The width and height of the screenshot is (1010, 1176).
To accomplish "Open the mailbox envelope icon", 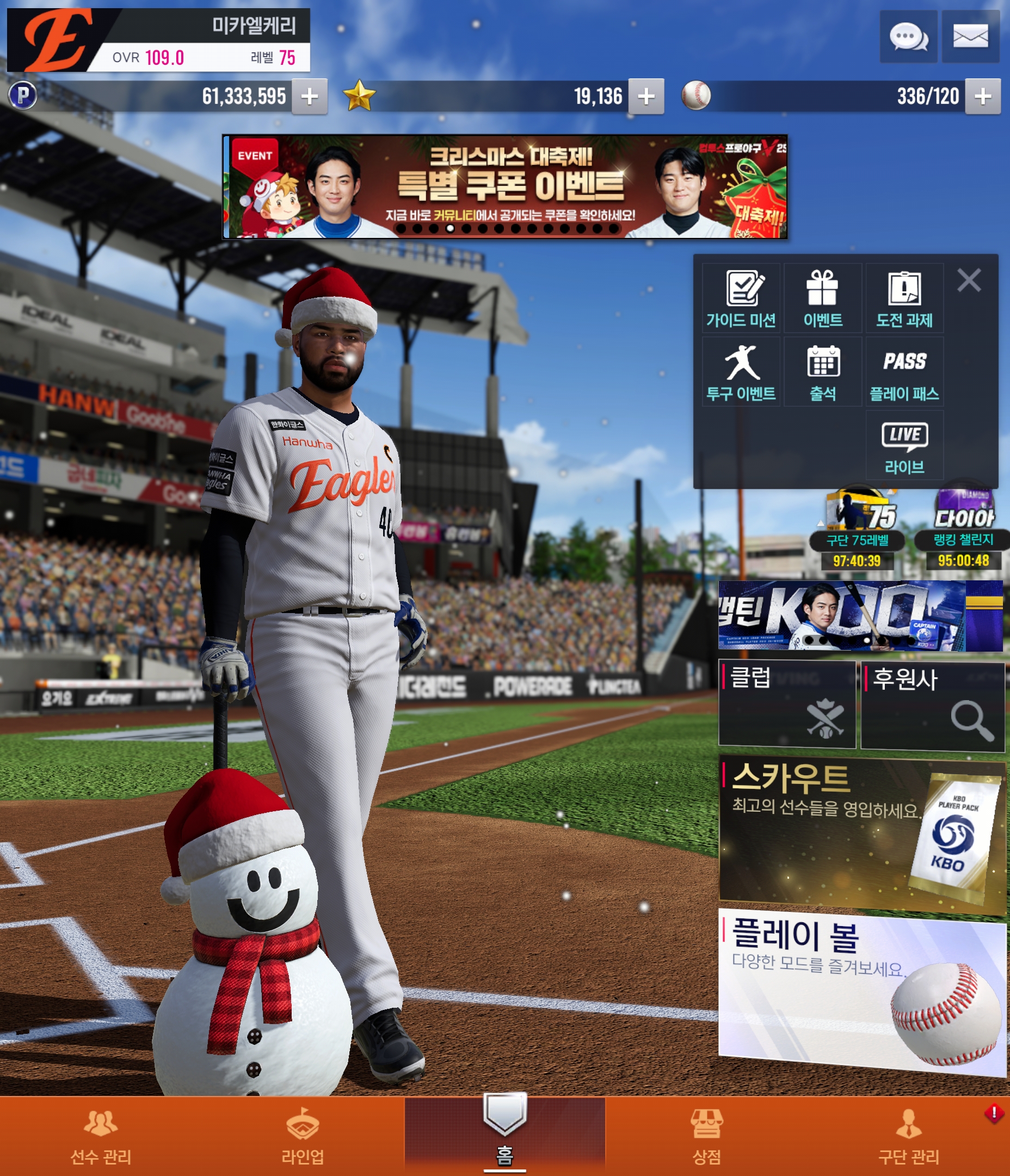I will [970, 37].
